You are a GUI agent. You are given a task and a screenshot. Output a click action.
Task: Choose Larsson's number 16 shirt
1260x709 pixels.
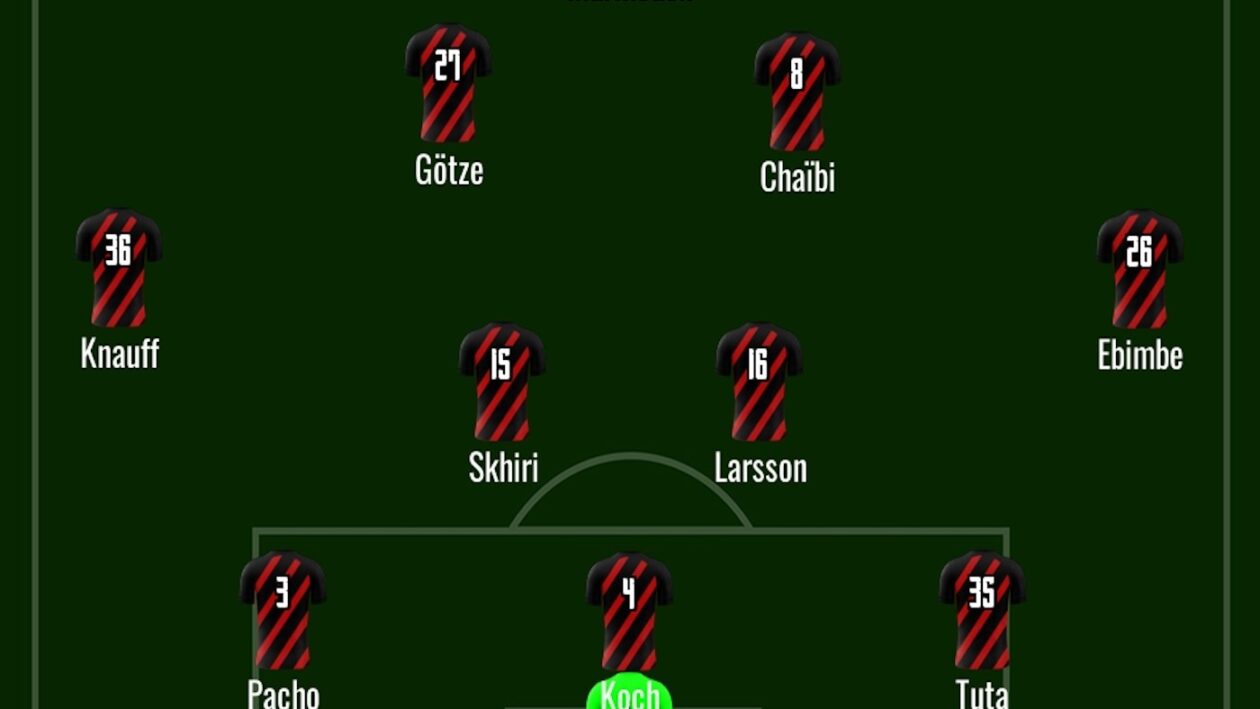pos(759,382)
